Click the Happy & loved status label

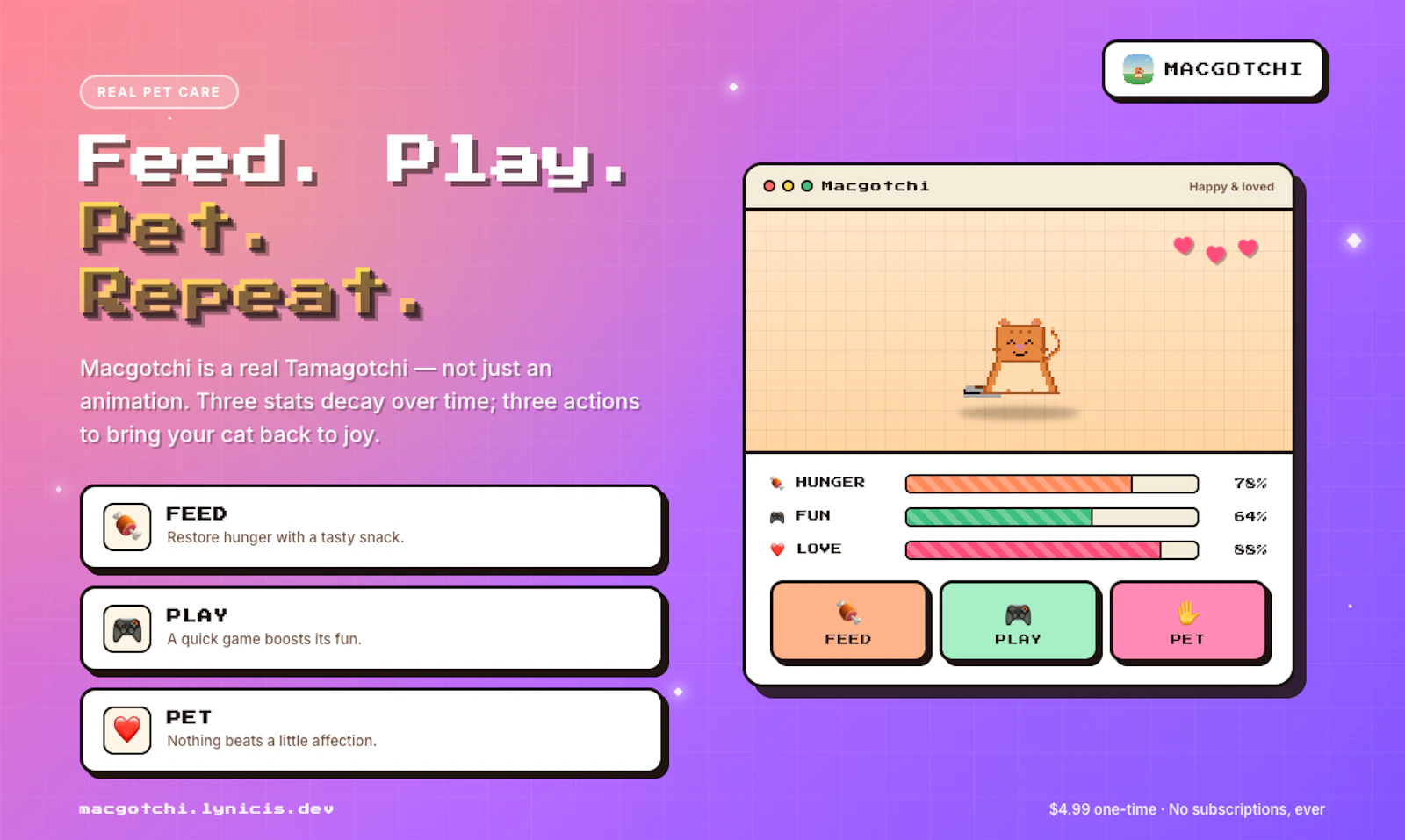[1231, 186]
